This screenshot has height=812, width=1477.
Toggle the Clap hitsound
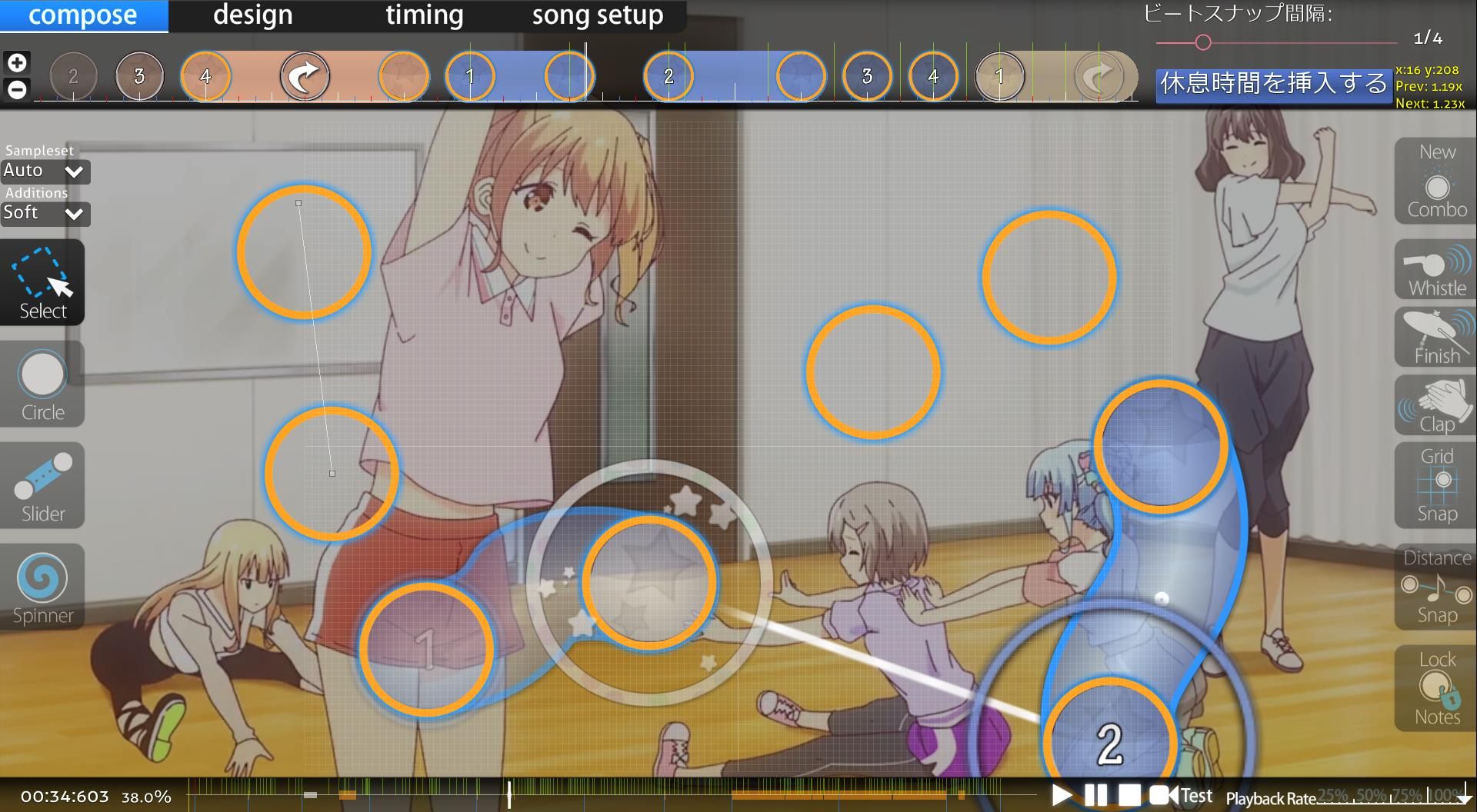click(x=1436, y=405)
